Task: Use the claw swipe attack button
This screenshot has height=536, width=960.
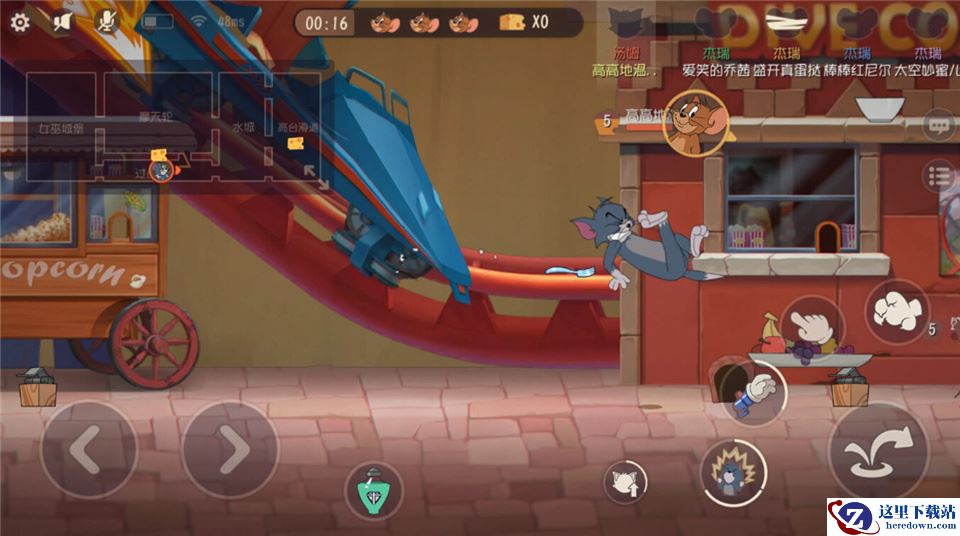Action: click(897, 312)
